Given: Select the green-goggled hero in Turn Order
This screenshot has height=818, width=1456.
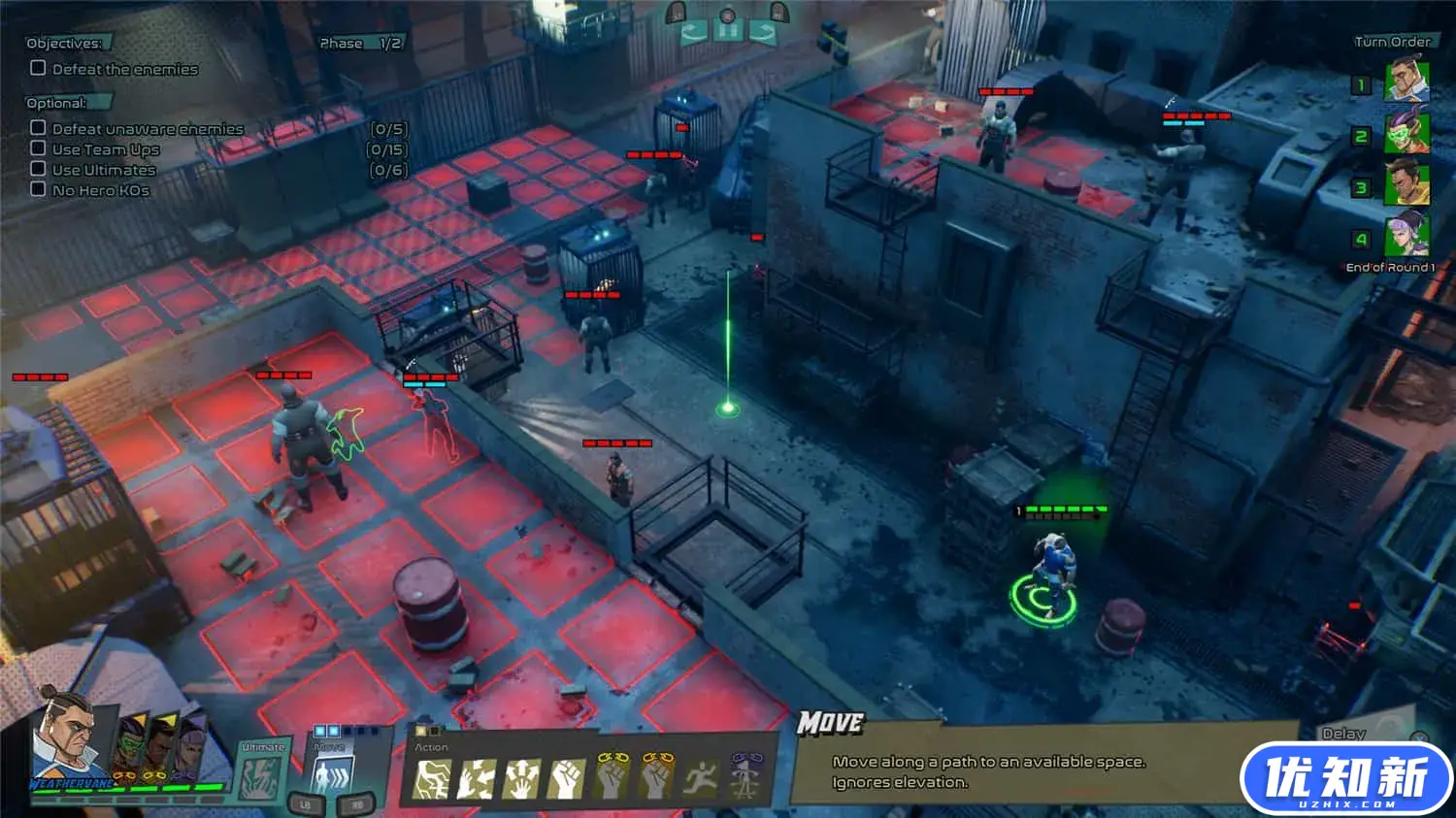Looking at the screenshot, I should [x=1406, y=133].
